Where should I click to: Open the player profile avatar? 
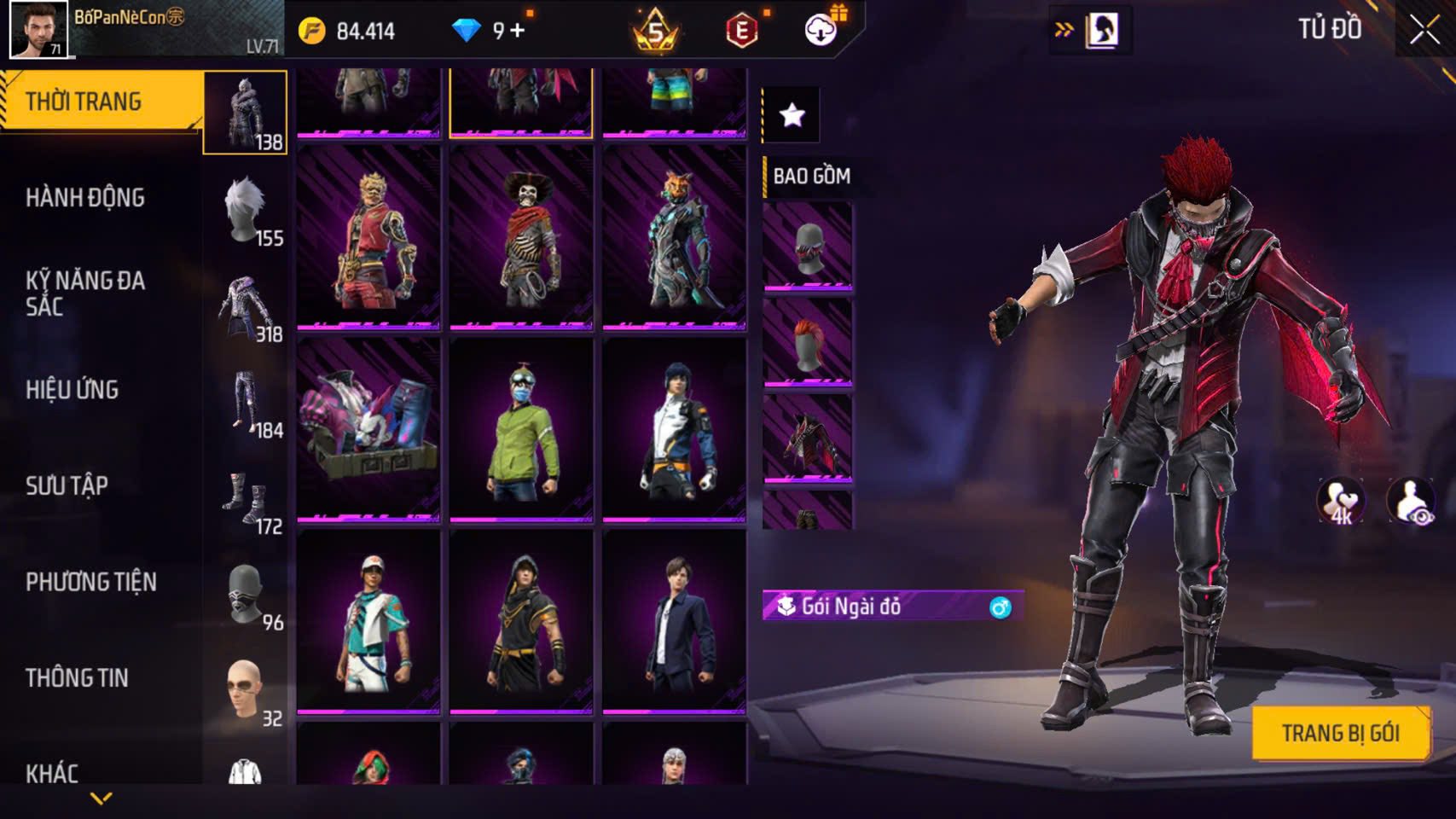(38, 29)
